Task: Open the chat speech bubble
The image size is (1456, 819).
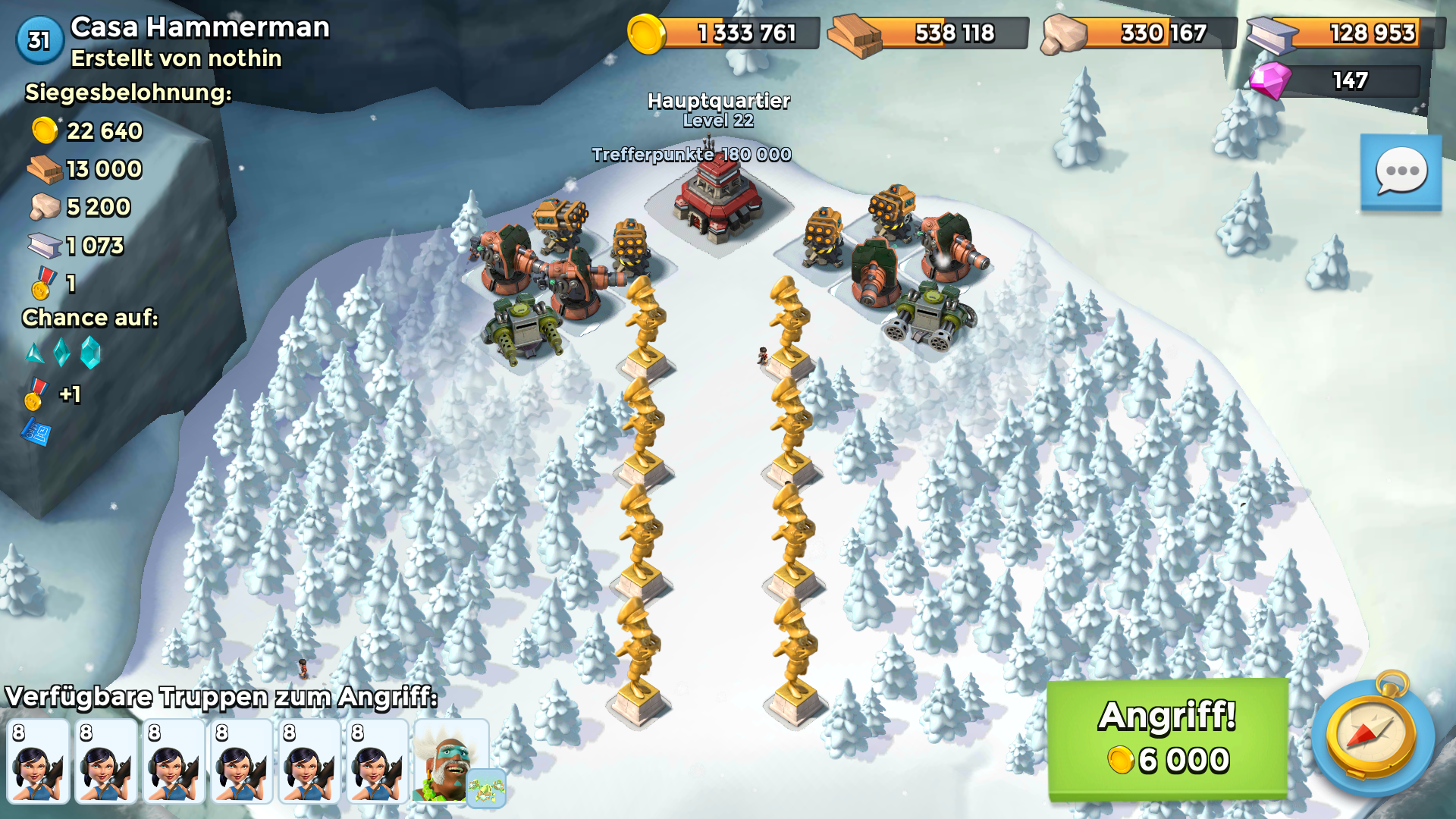Action: [x=1401, y=172]
